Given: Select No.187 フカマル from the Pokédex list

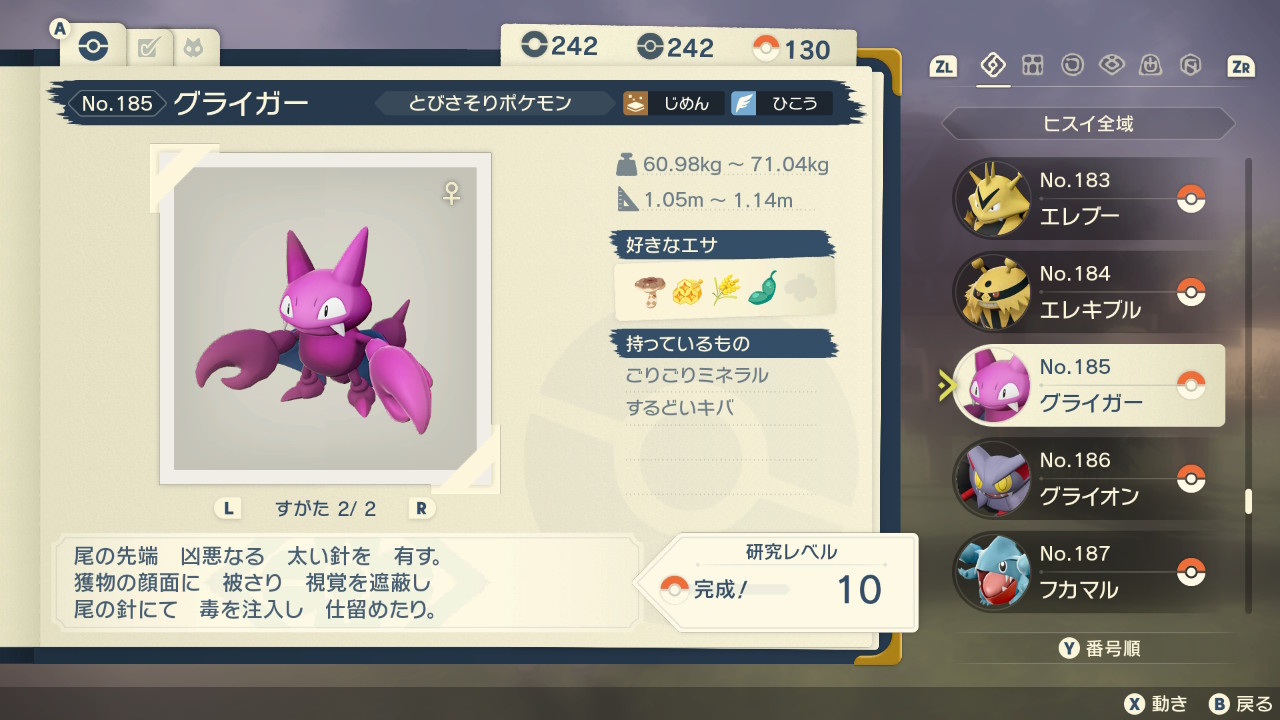Looking at the screenshot, I should point(1088,571).
